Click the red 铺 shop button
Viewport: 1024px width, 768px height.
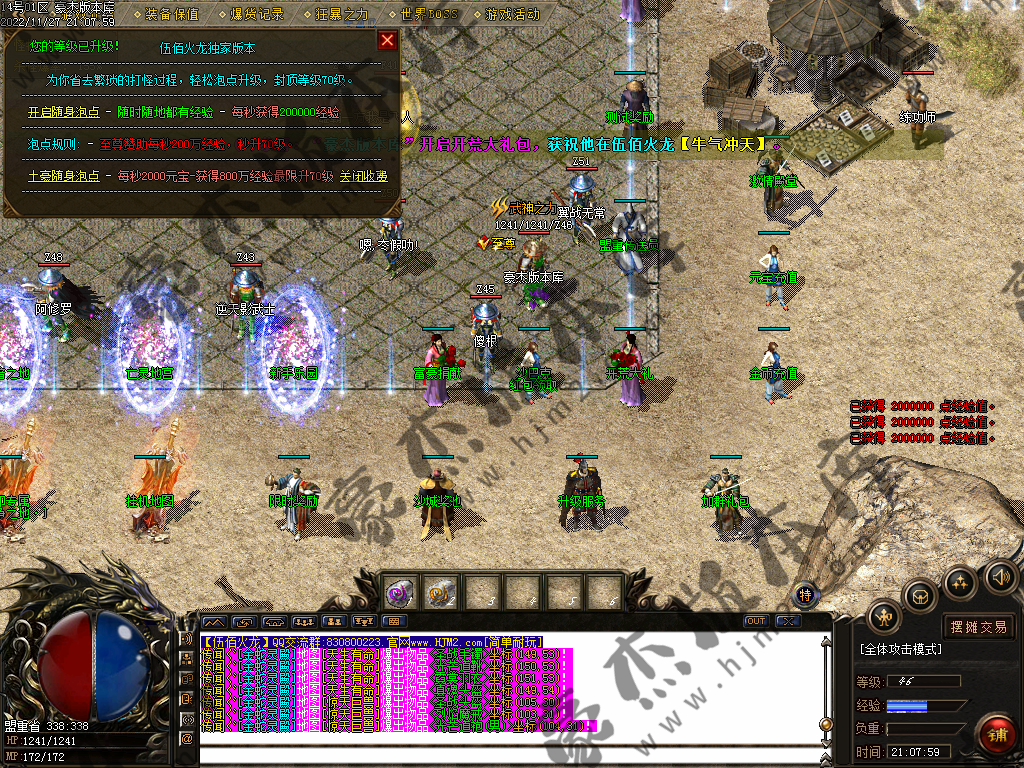pos(996,735)
